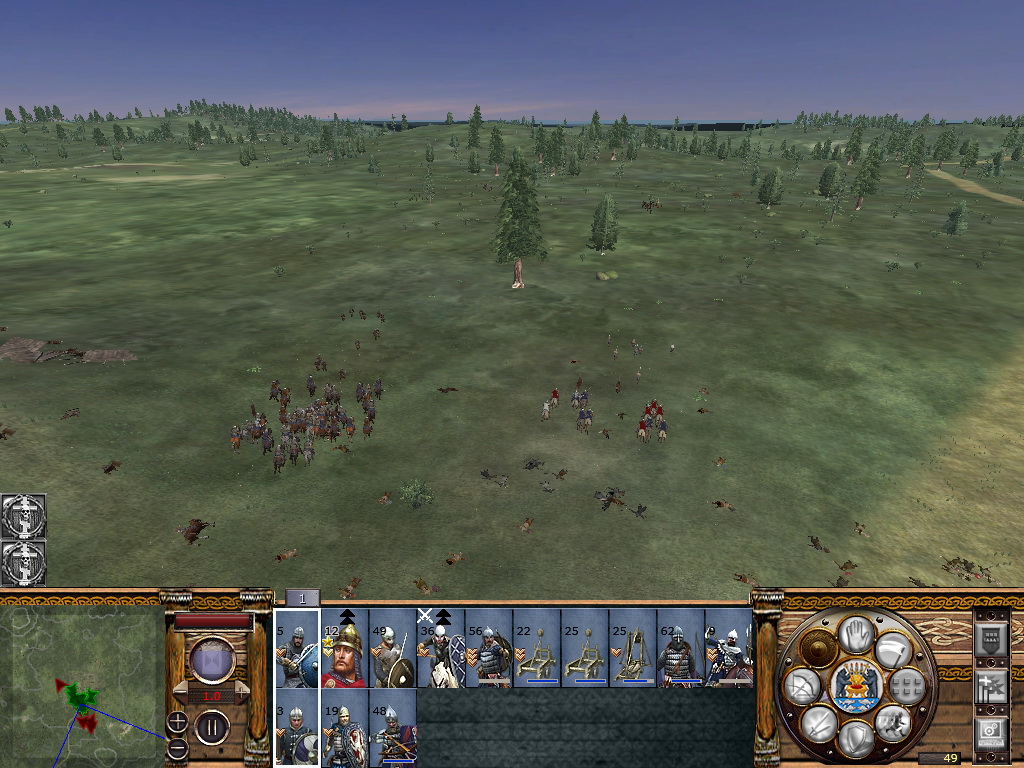The image size is (1024, 768).
Task: Order withdrawal using the white flag icon
Action: (892, 650)
